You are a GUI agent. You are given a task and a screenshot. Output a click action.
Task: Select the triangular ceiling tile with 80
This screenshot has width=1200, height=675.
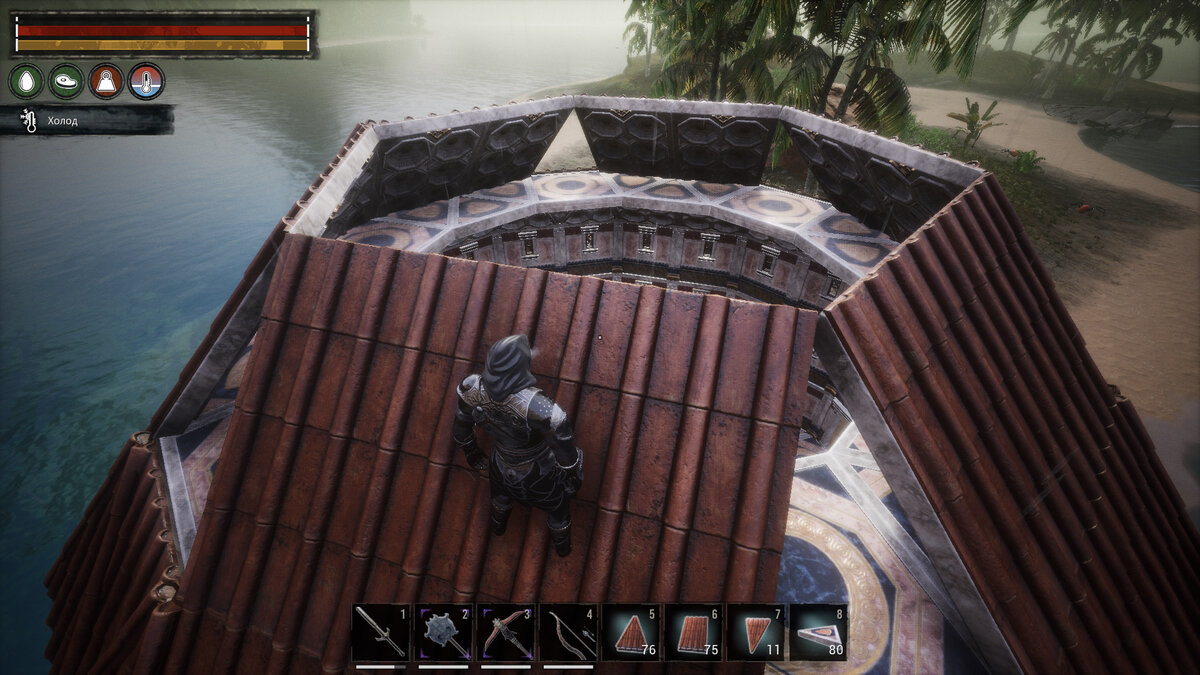click(818, 633)
